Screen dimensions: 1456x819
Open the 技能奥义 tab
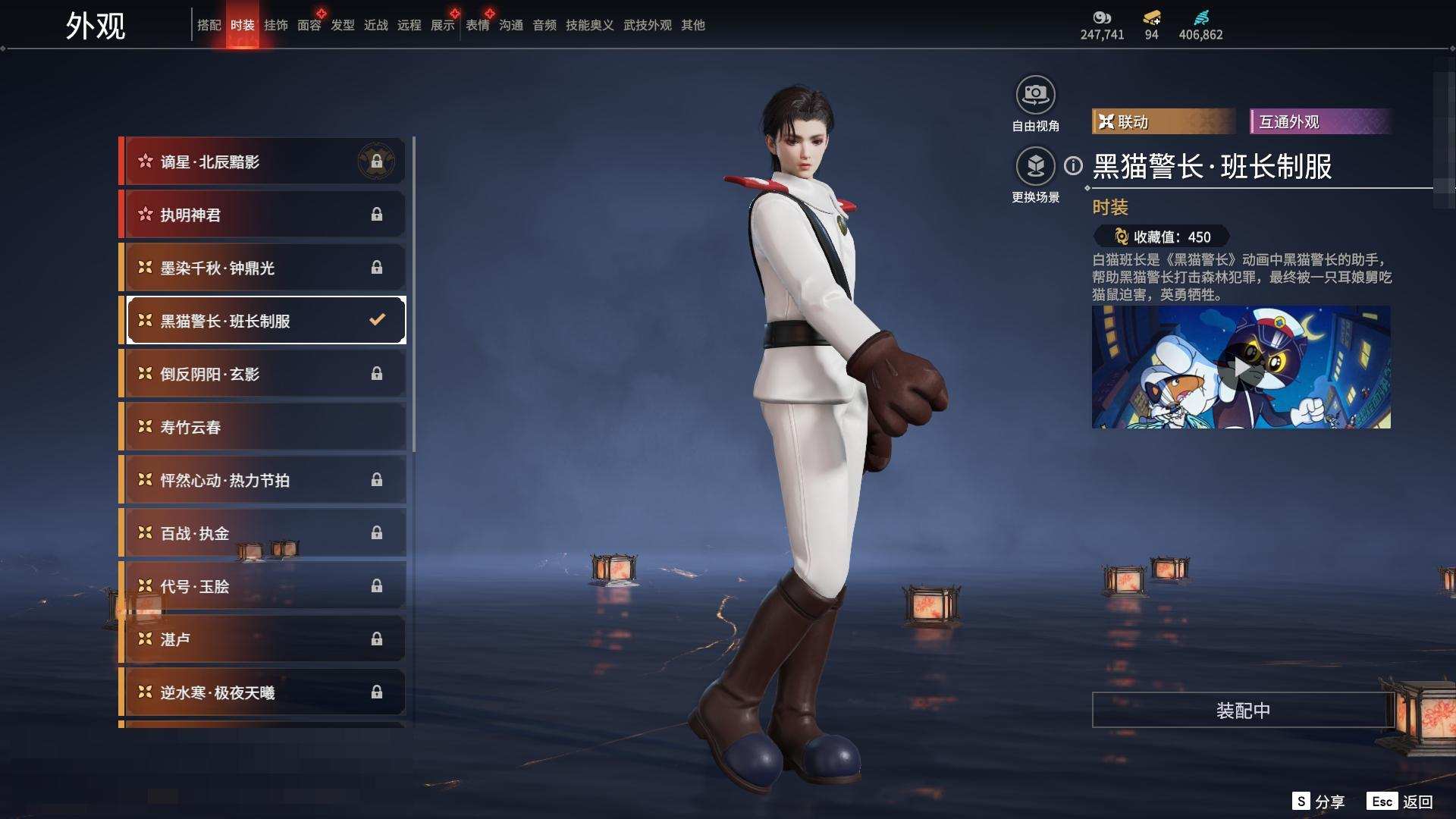(589, 25)
